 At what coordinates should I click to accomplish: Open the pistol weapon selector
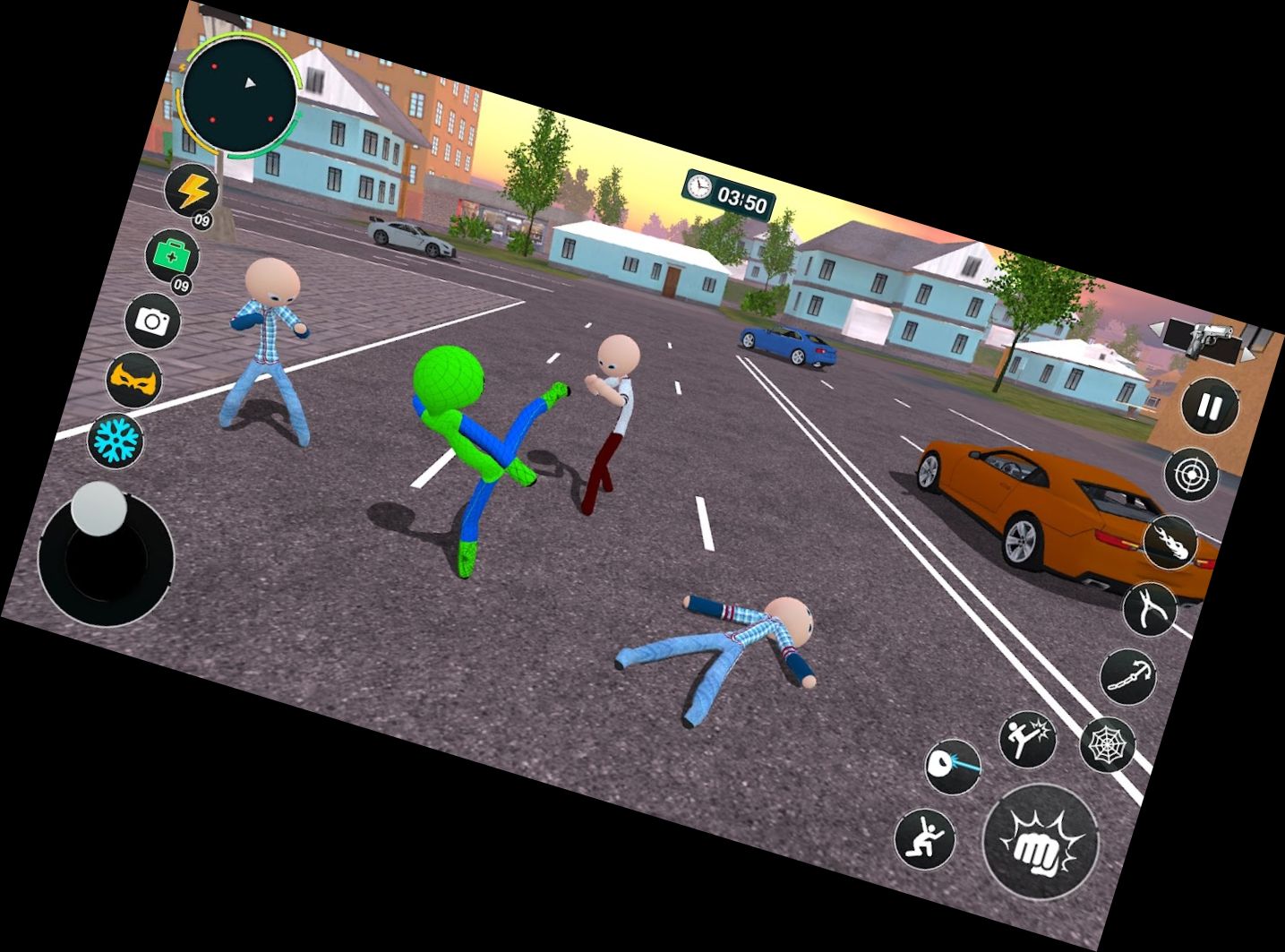(x=1210, y=338)
